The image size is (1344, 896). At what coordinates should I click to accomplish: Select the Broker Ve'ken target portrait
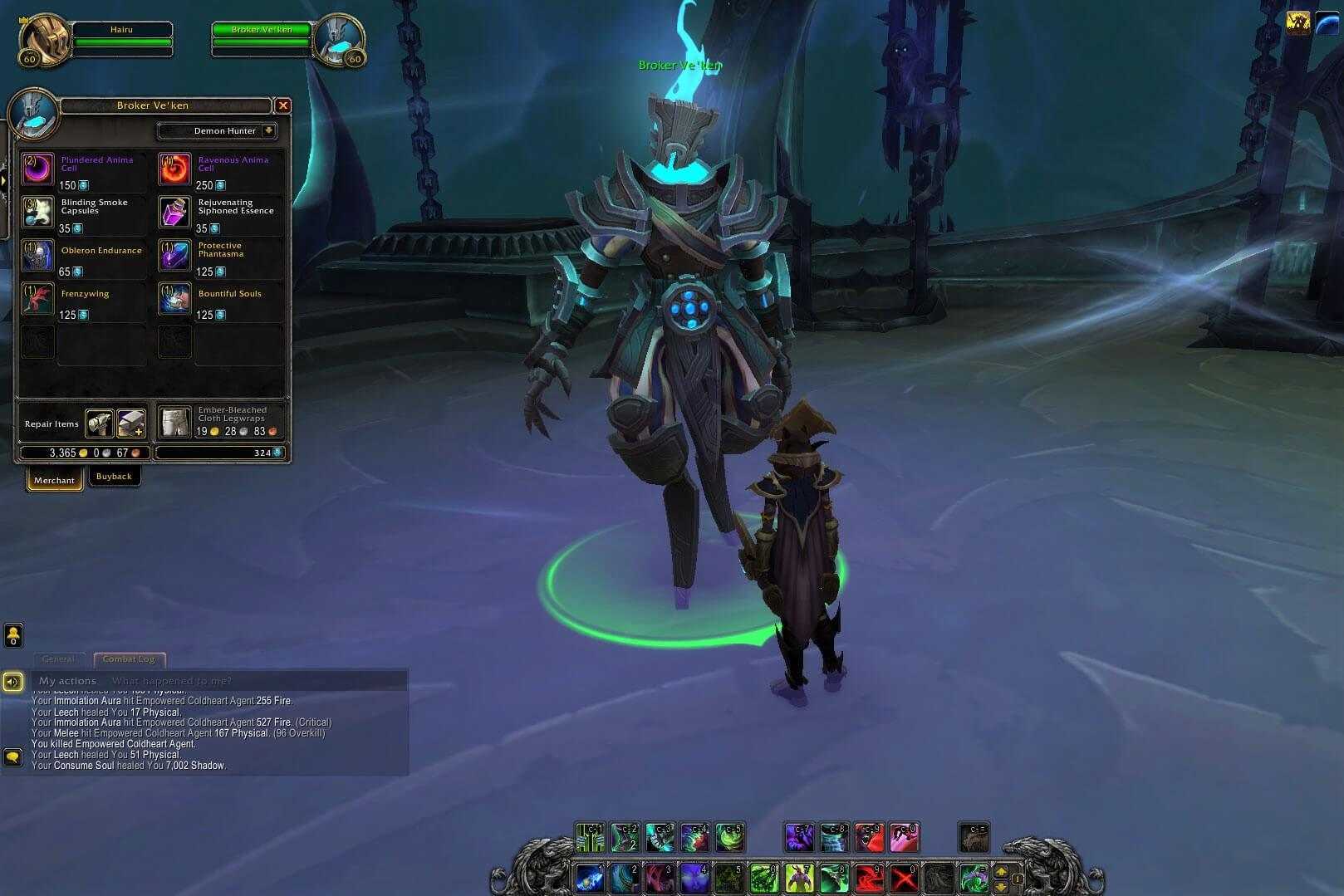[339, 39]
